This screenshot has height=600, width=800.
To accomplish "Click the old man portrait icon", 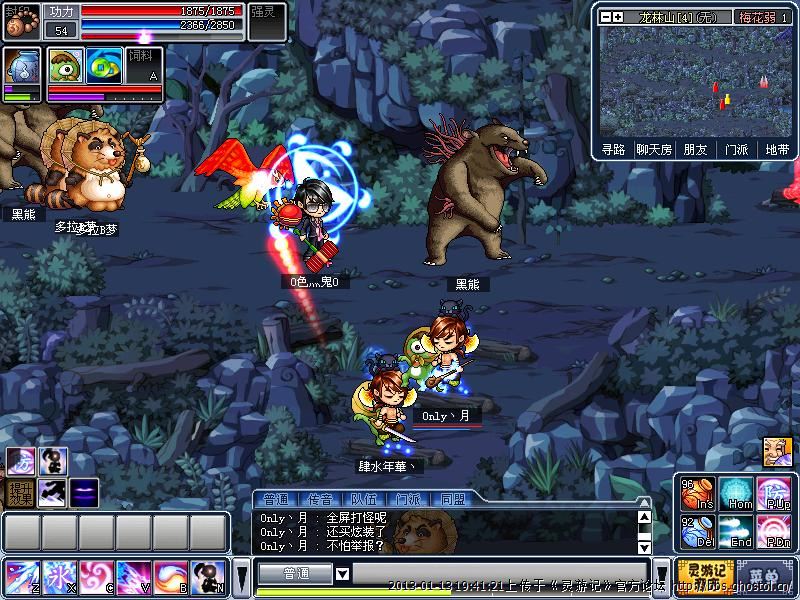I will tap(777, 451).
